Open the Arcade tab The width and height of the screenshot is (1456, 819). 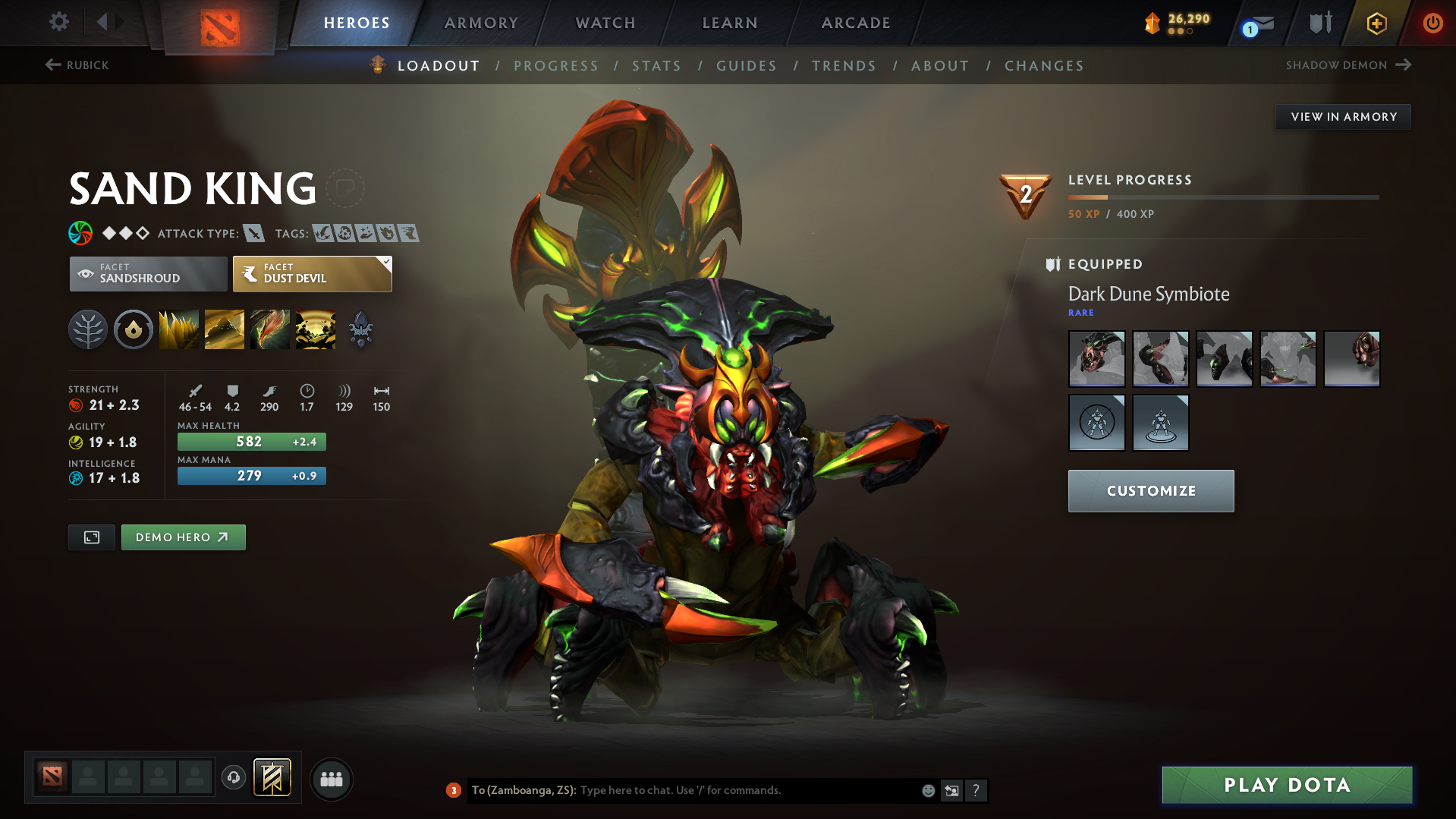(x=856, y=23)
